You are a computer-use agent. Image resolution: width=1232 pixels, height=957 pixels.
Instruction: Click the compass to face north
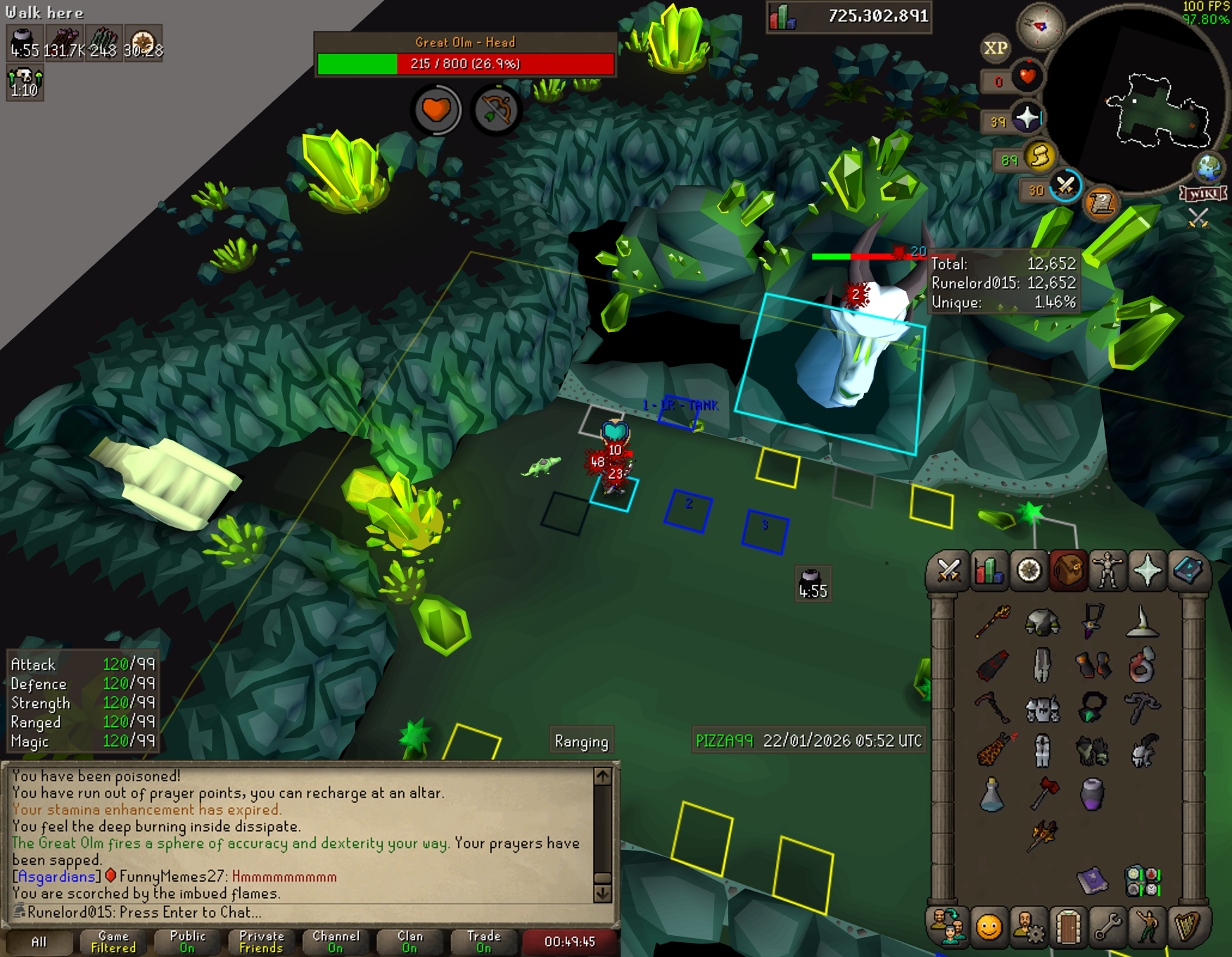tap(1040, 26)
